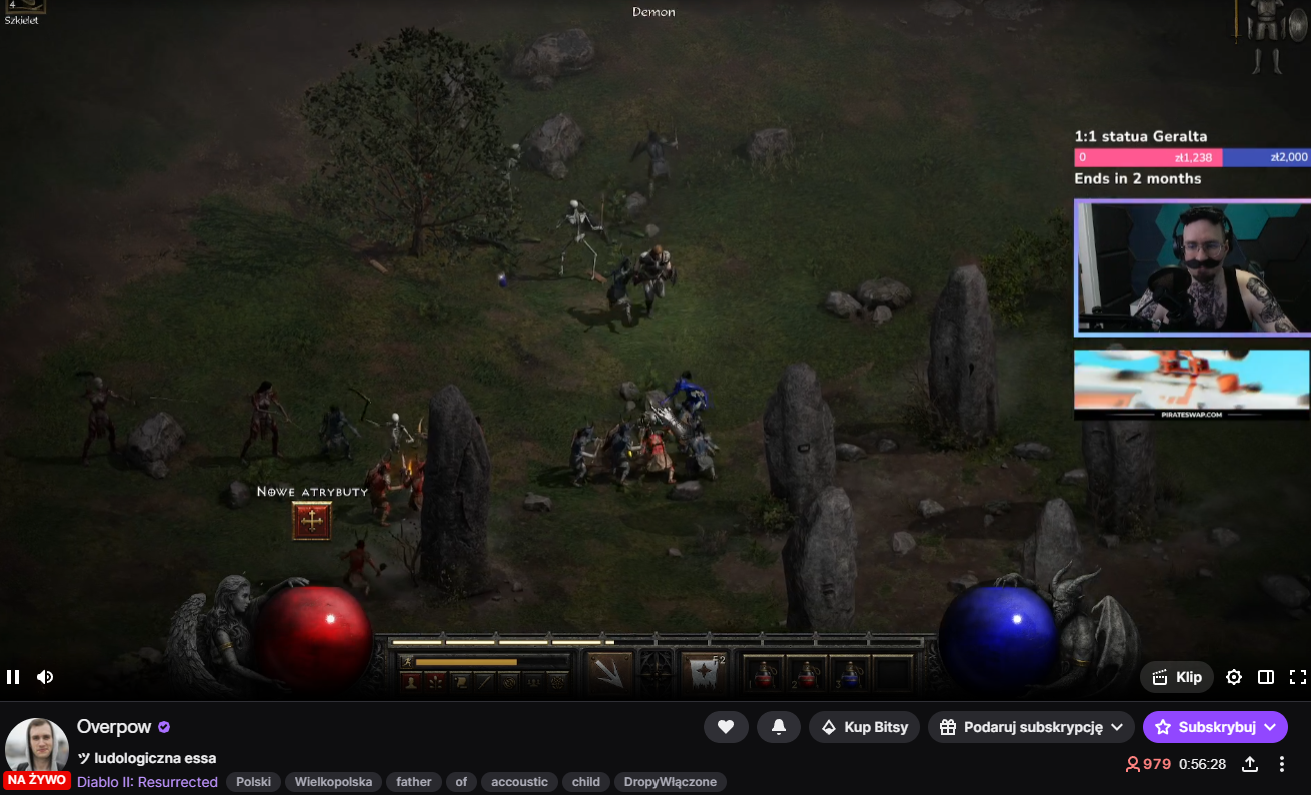This screenshot has width=1311, height=795.
Task: Select the Szkielet minion portrait
Action: point(25,7)
